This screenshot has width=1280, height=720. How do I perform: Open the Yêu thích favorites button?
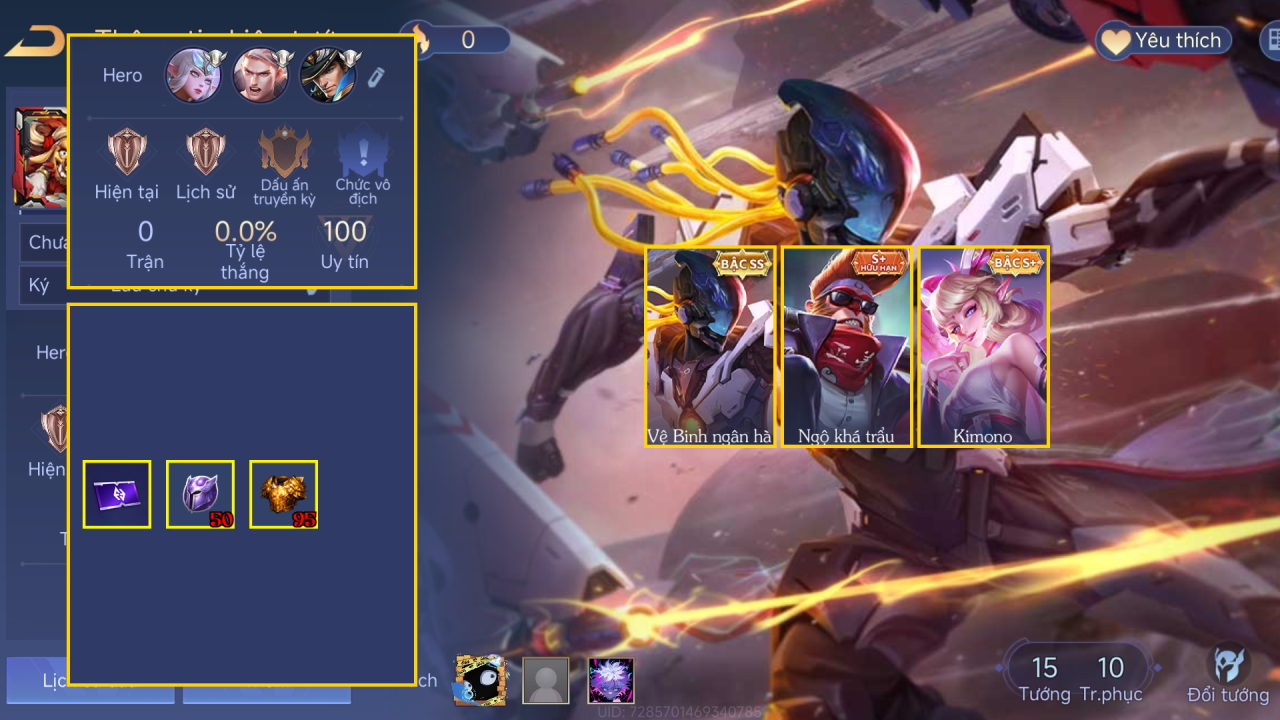coord(1163,41)
